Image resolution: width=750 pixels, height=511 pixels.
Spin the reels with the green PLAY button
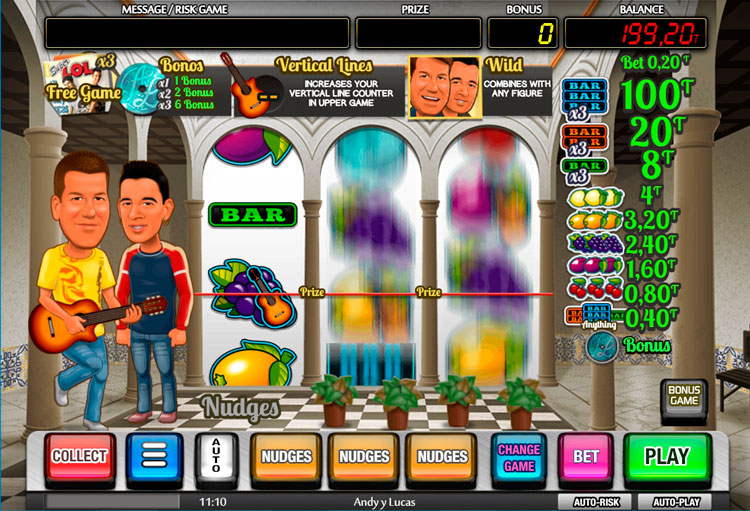(x=666, y=457)
